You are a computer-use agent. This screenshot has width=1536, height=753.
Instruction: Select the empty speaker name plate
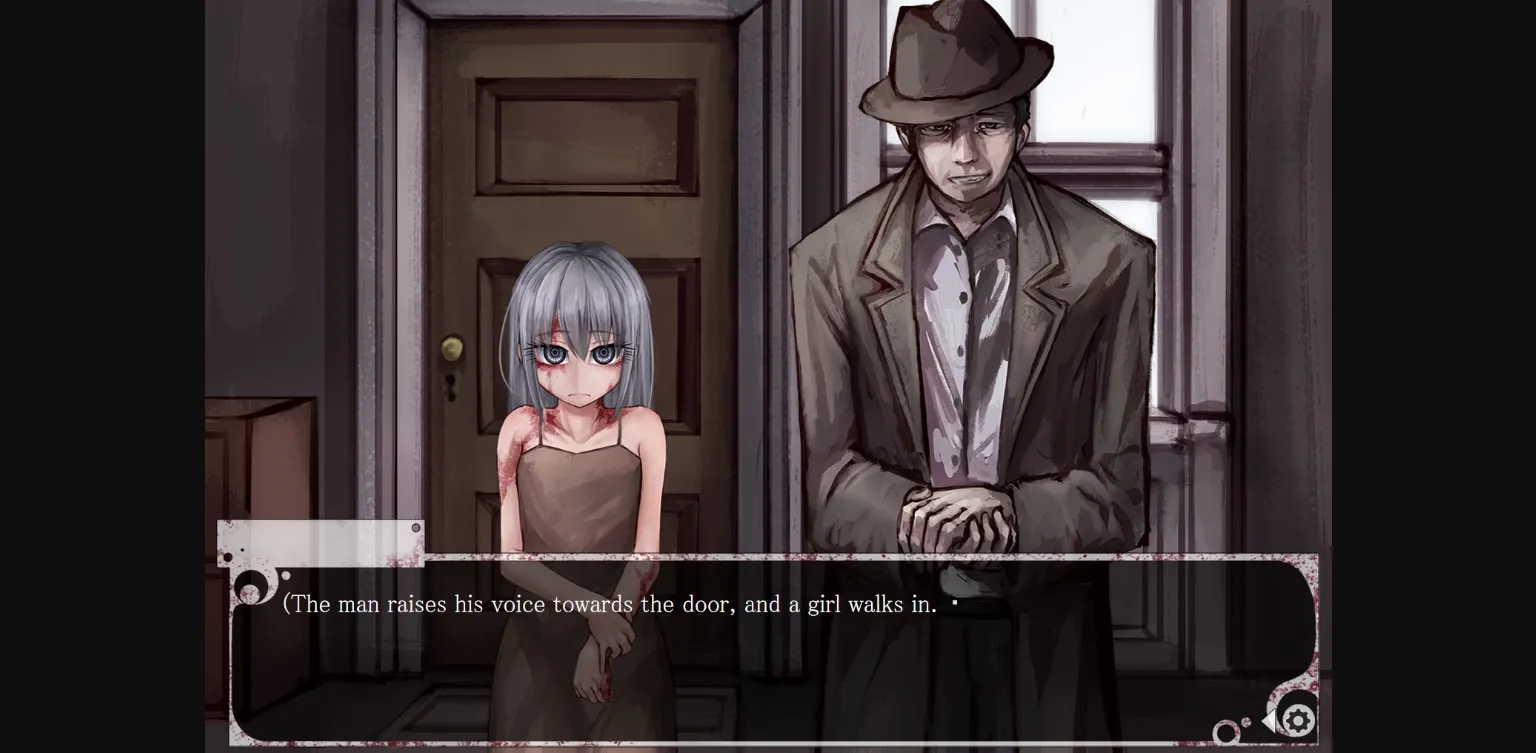pyautogui.click(x=320, y=540)
